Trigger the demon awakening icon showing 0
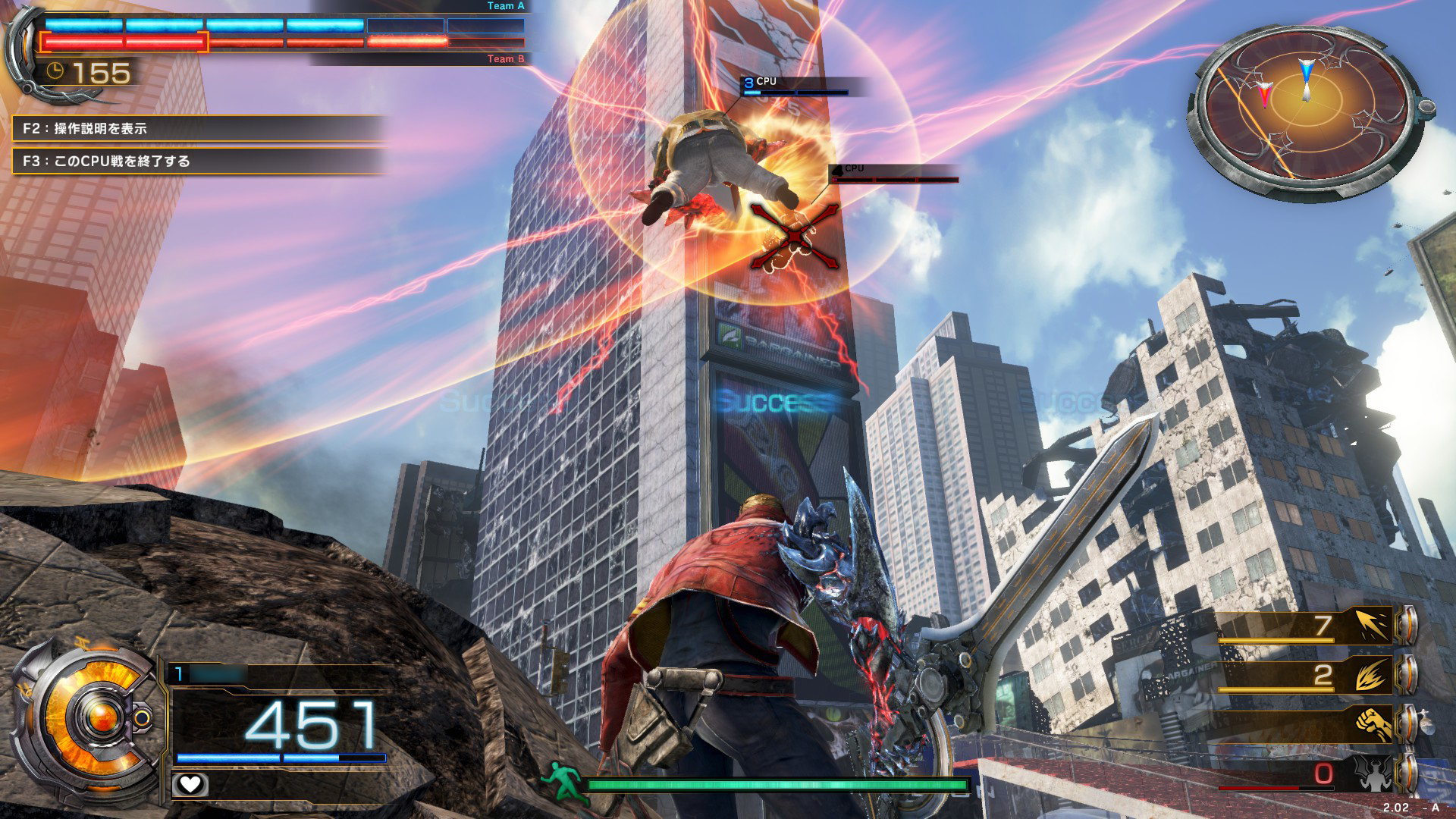 click(x=1373, y=773)
